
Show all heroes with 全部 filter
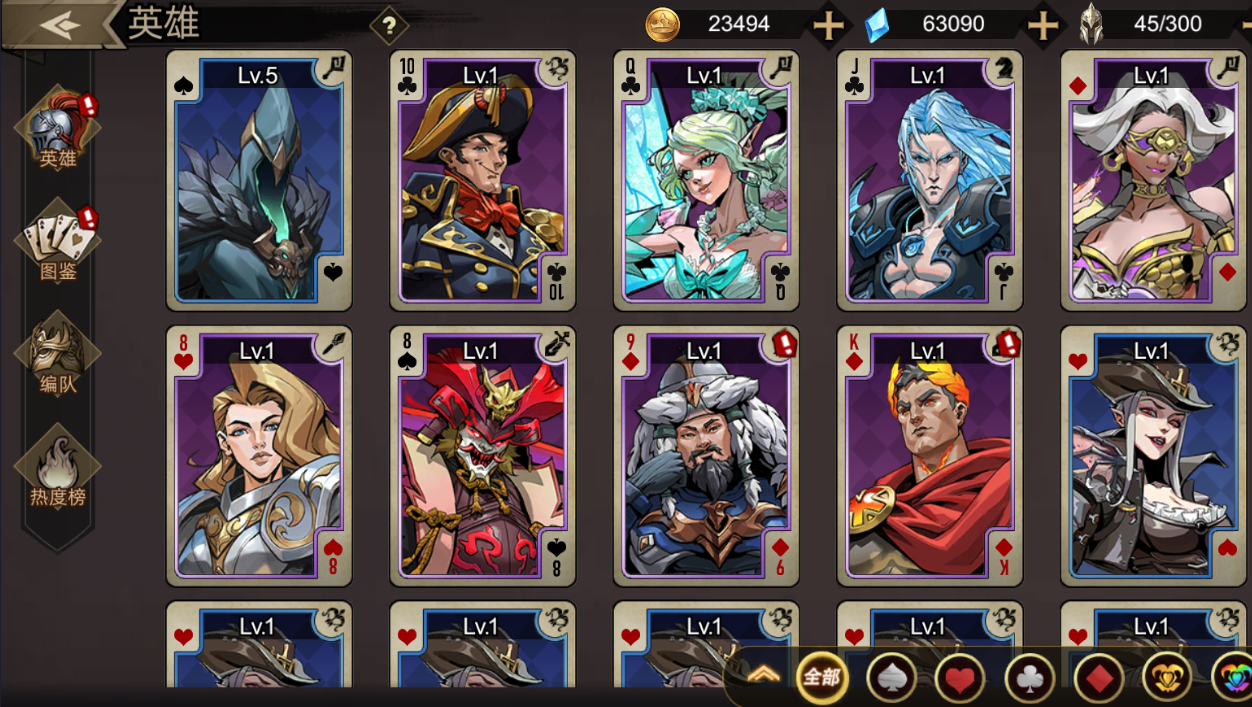[822, 678]
